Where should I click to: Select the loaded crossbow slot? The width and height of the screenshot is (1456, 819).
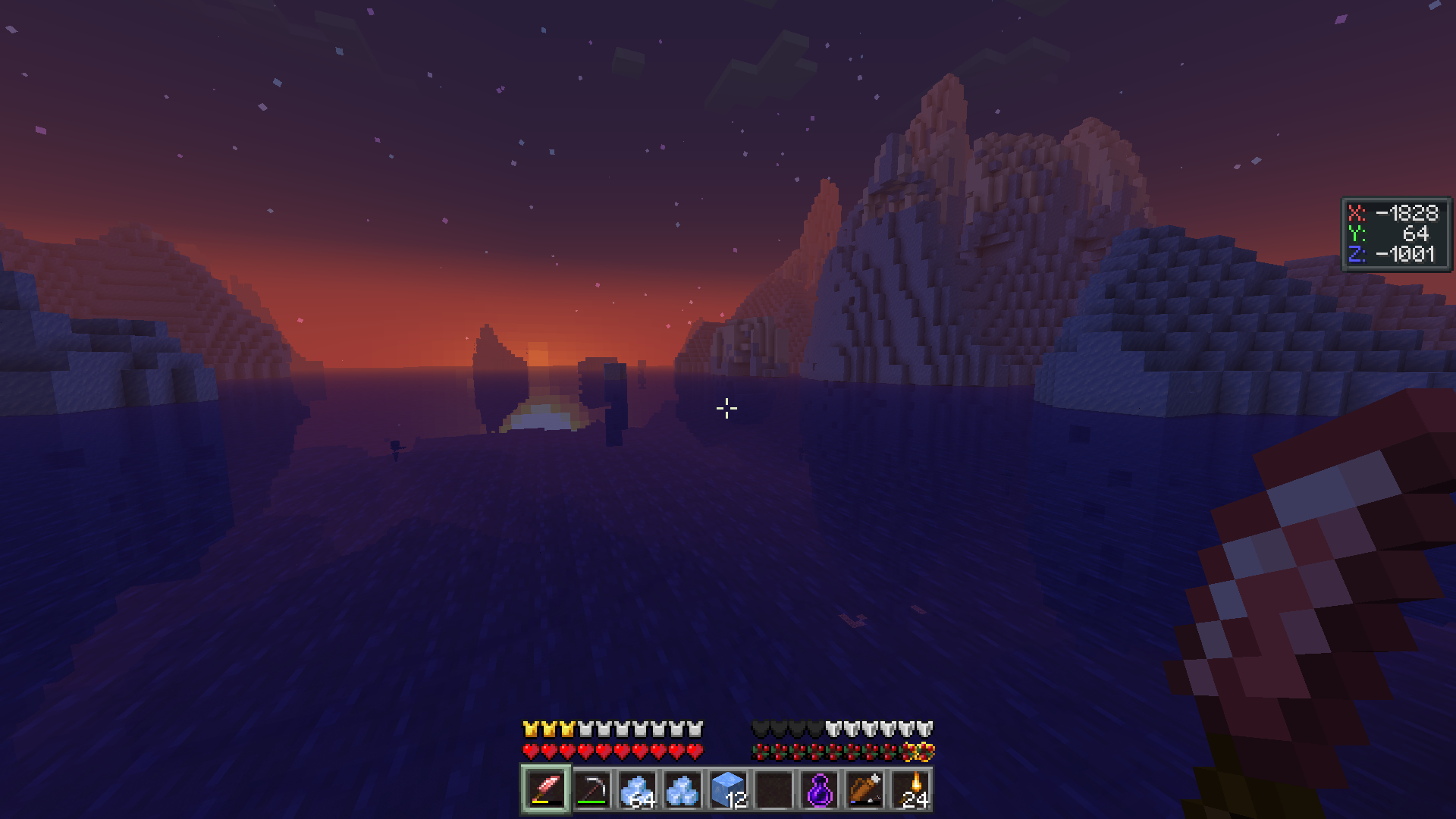tap(865, 789)
